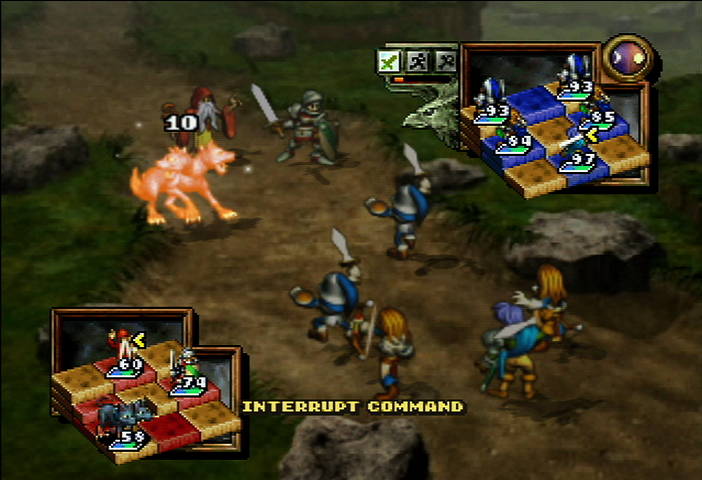This screenshot has height=480, width=702.
Task: Select the green checkmark tactic icon
Action: (389, 61)
